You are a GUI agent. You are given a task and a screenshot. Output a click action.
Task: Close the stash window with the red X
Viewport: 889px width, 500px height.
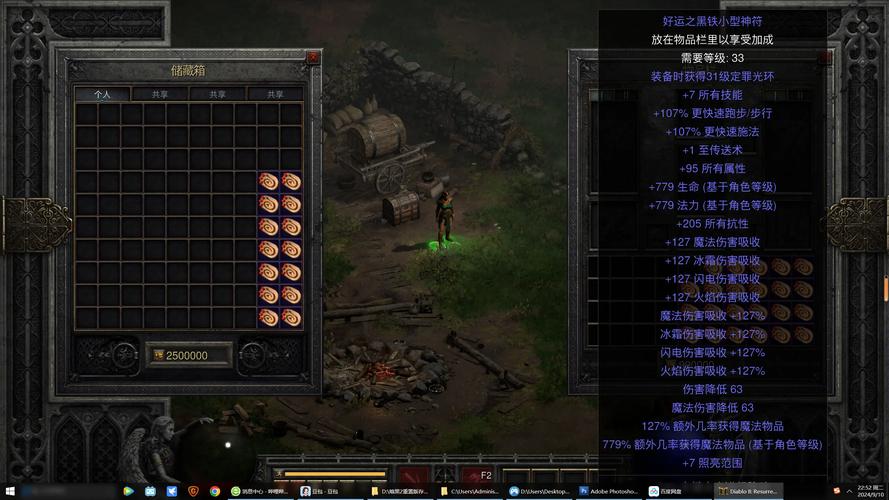coord(313,58)
